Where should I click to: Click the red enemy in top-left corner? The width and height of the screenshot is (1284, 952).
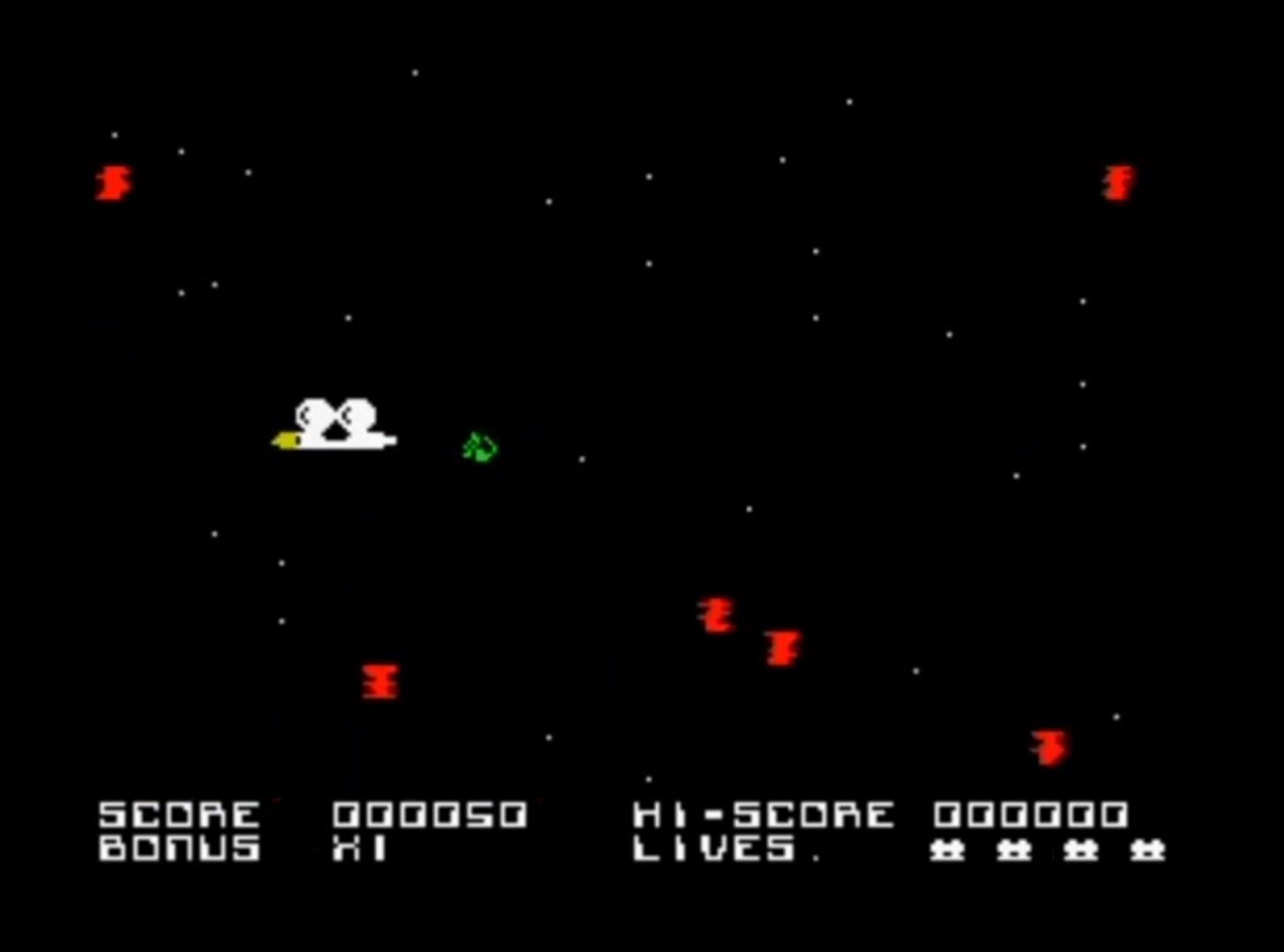112,182
